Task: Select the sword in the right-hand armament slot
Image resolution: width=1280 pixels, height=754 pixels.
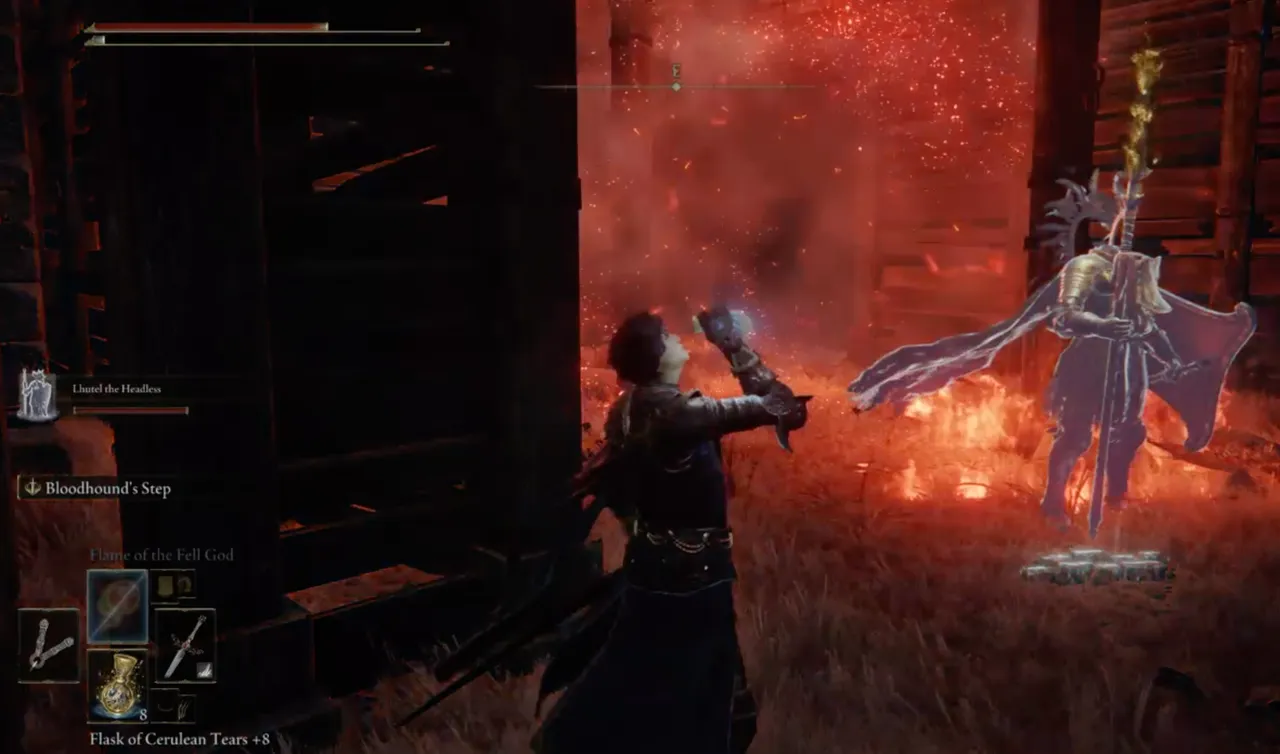Action: [x=185, y=645]
